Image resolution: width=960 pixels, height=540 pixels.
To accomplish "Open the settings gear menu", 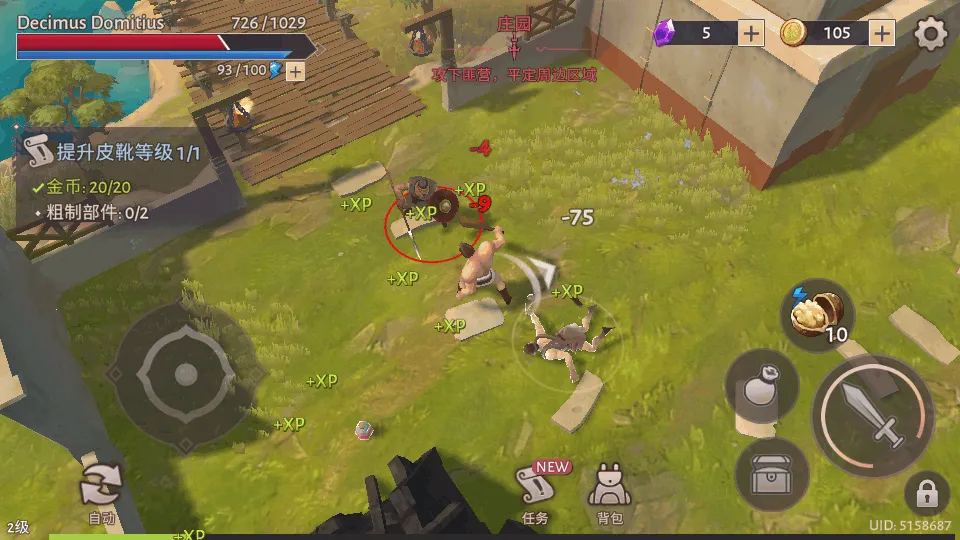I will point(931,34).
